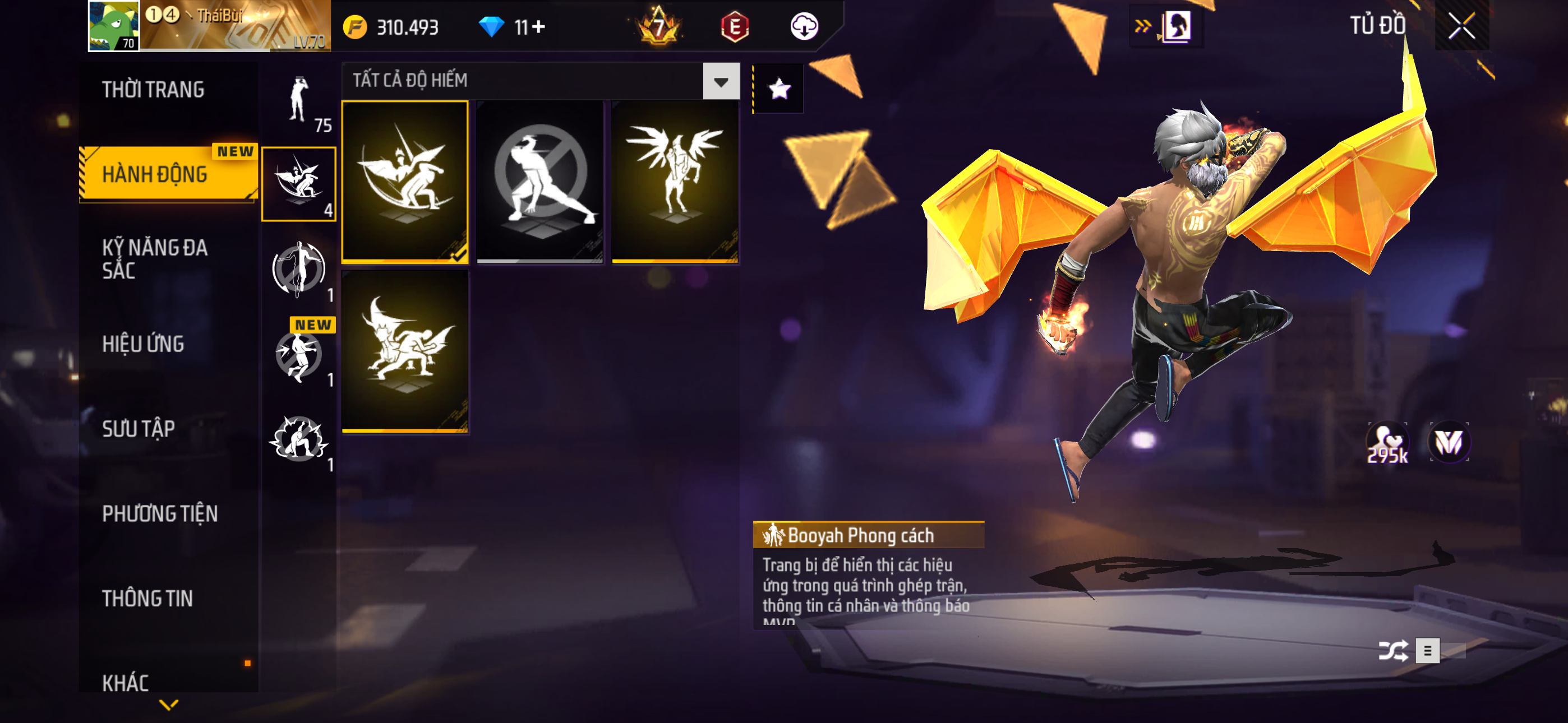This screenshot has width=1568, height=723.
Task: Select the standing angel-wings Booyah style
Action: click(675, 182)
